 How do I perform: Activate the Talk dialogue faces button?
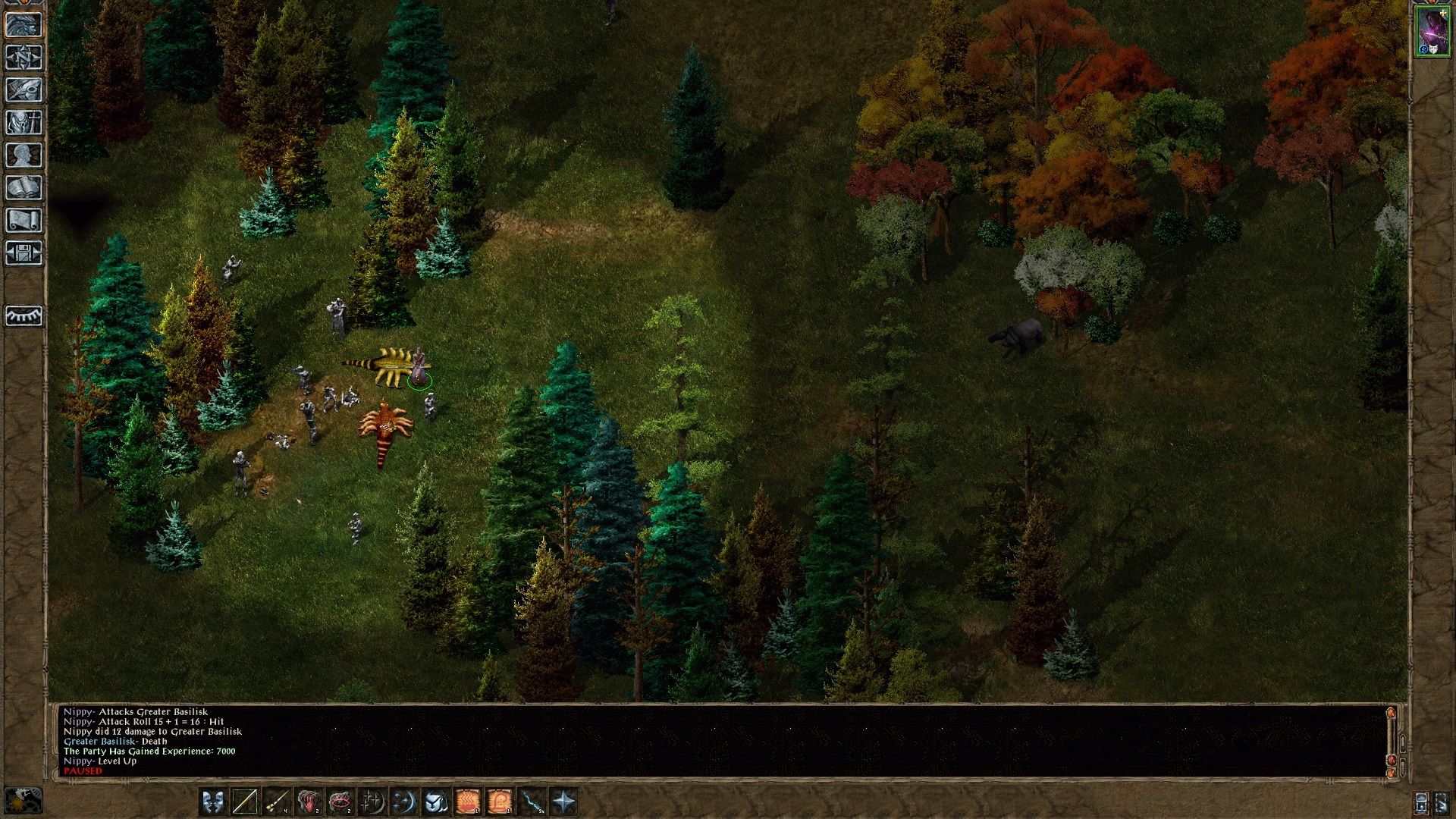[x=212, y=802]
